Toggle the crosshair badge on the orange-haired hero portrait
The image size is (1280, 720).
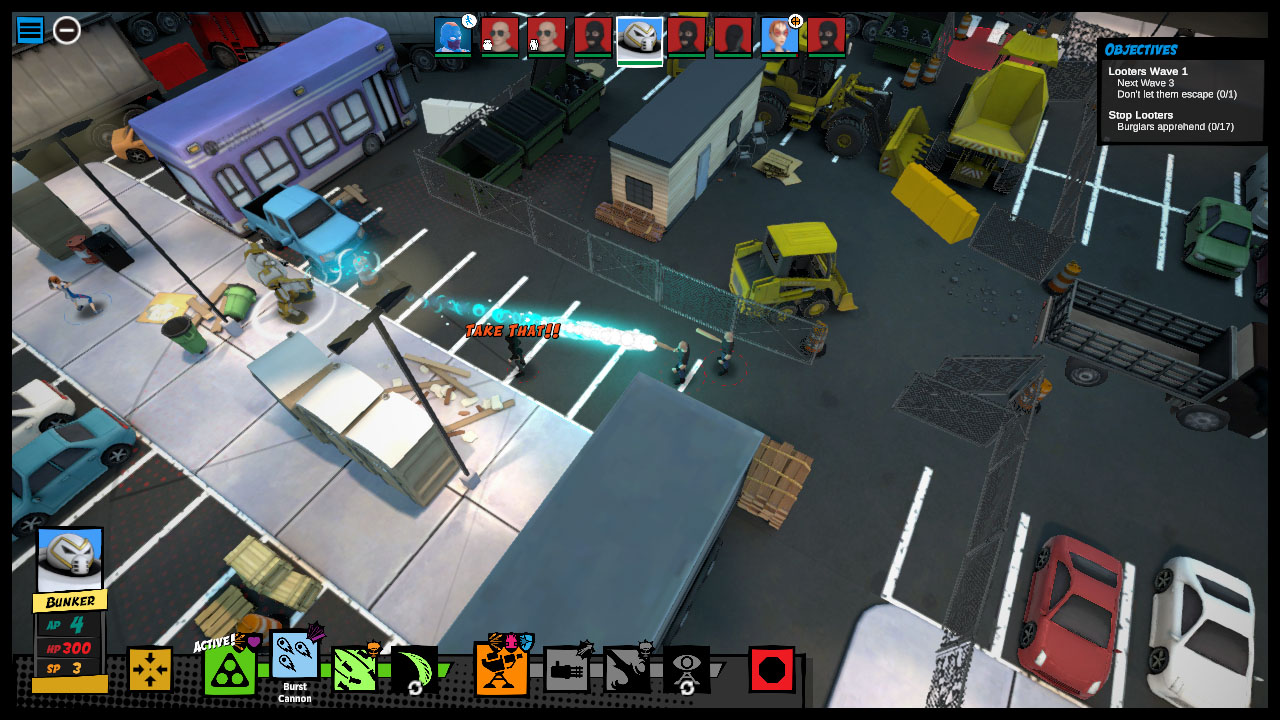pos(794,20)
